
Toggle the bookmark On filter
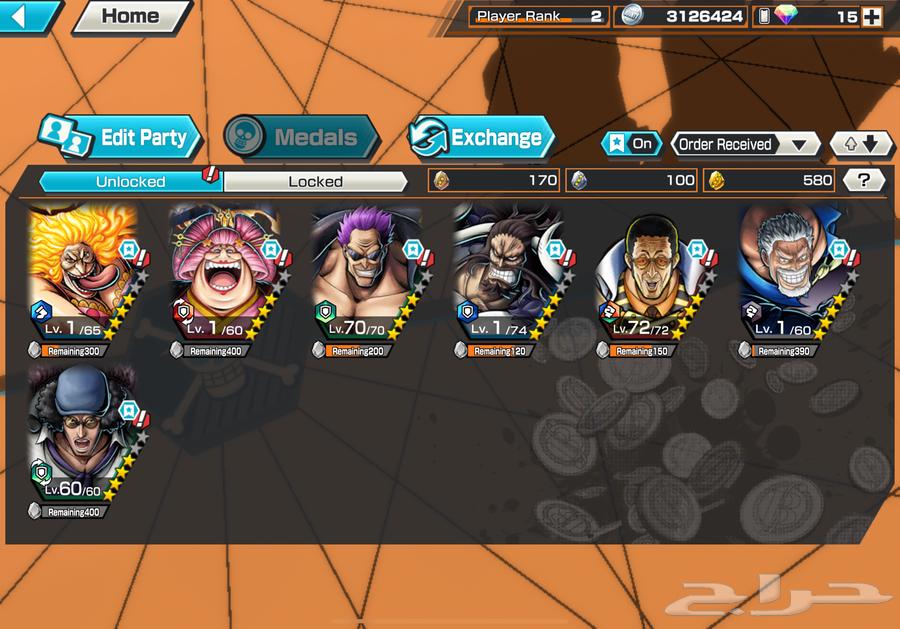[632, 144]
